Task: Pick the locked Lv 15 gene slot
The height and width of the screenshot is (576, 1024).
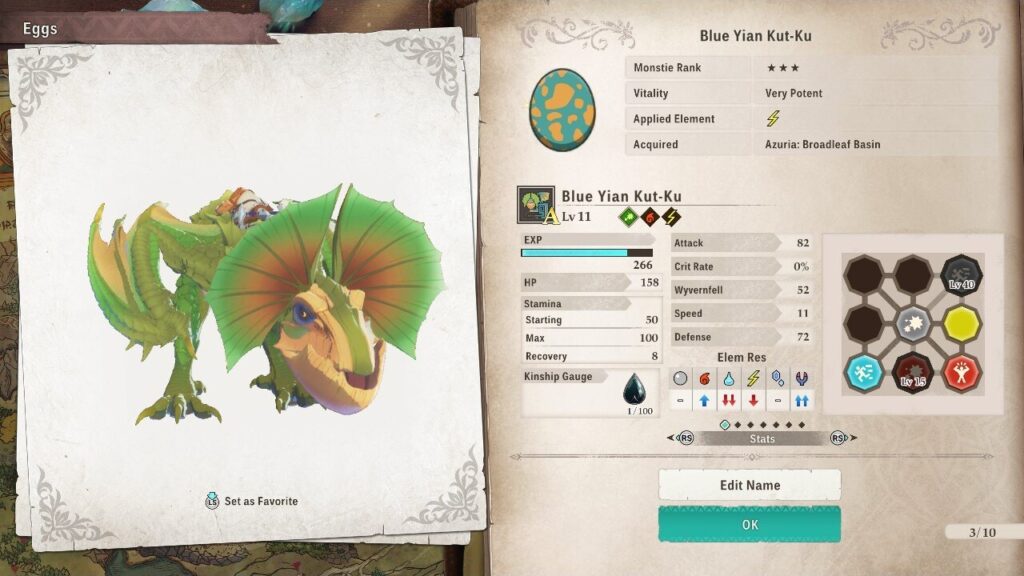Action: tap(913, 371)
